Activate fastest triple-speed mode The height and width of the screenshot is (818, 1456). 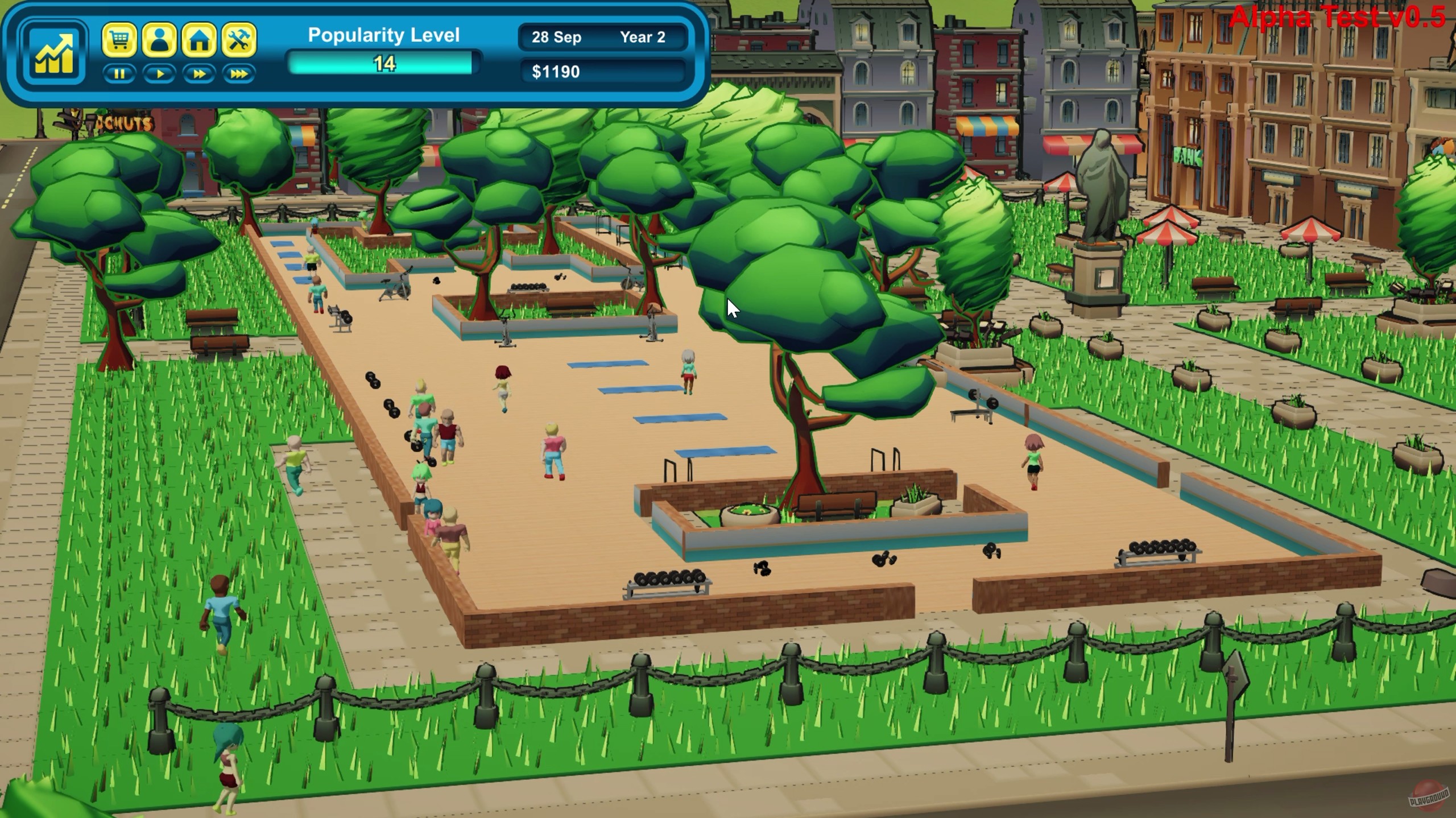pos(238,73)
